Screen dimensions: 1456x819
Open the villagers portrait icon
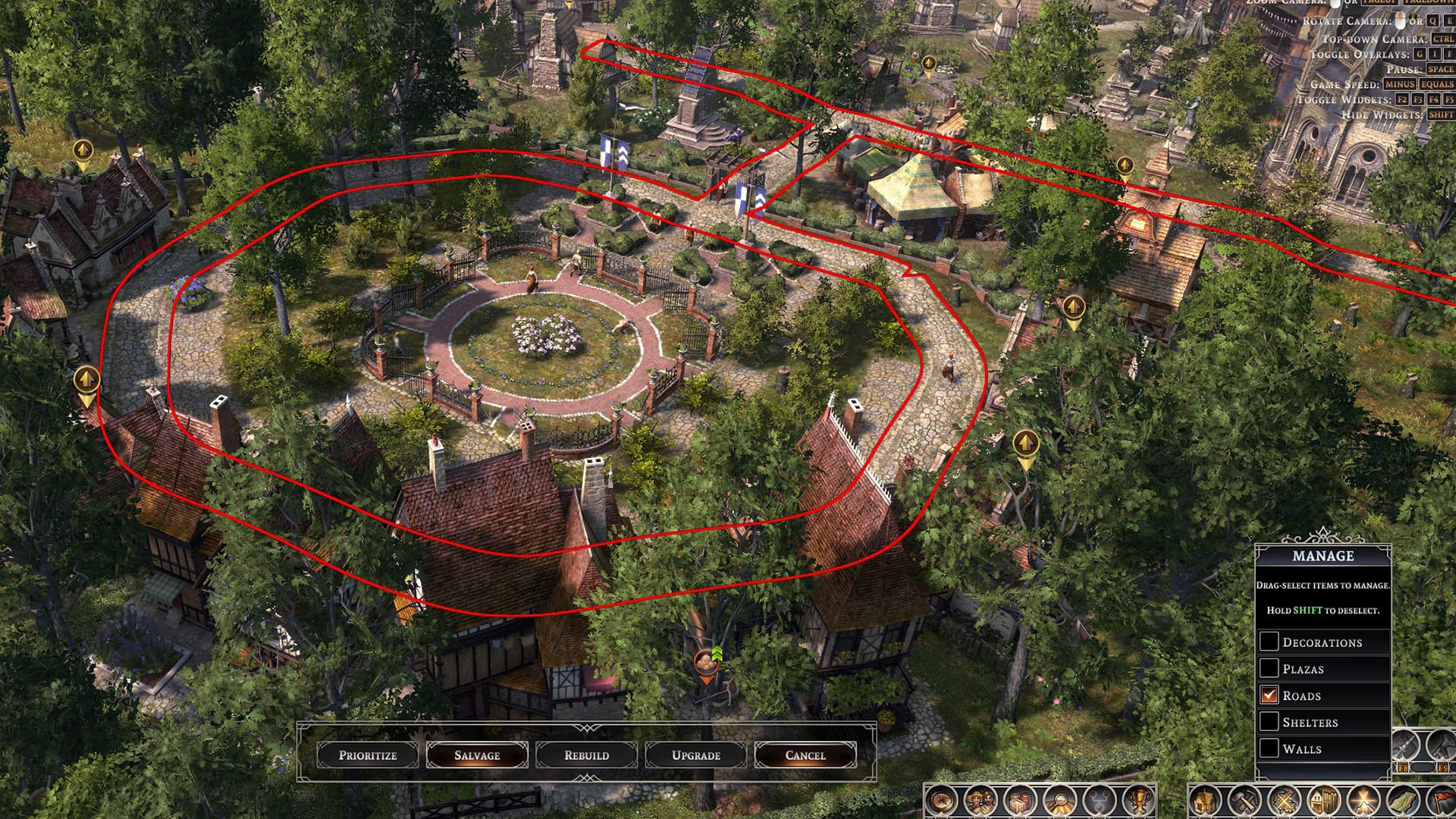point(981,801)
